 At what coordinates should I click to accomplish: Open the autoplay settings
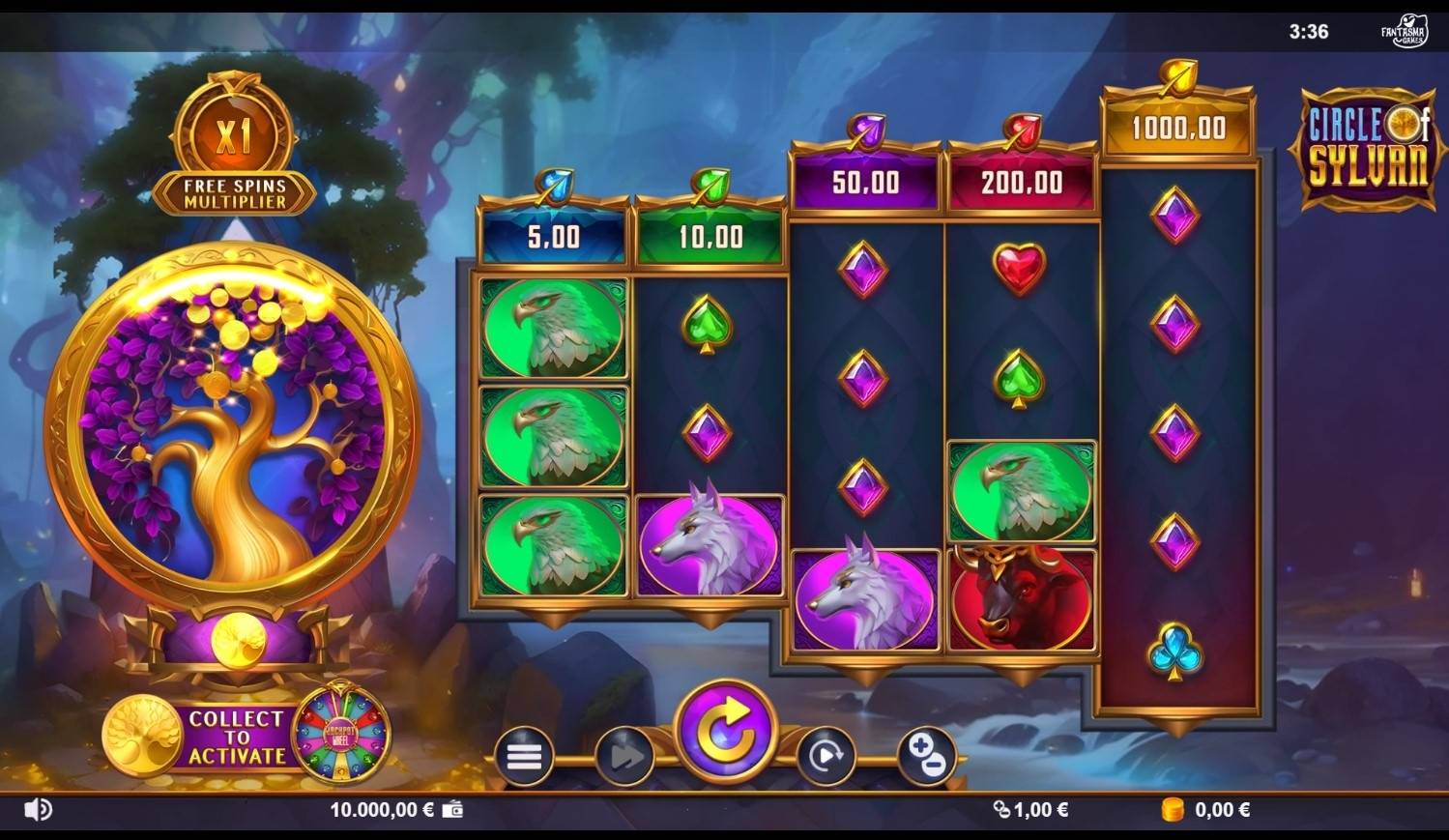coord(826,756)
